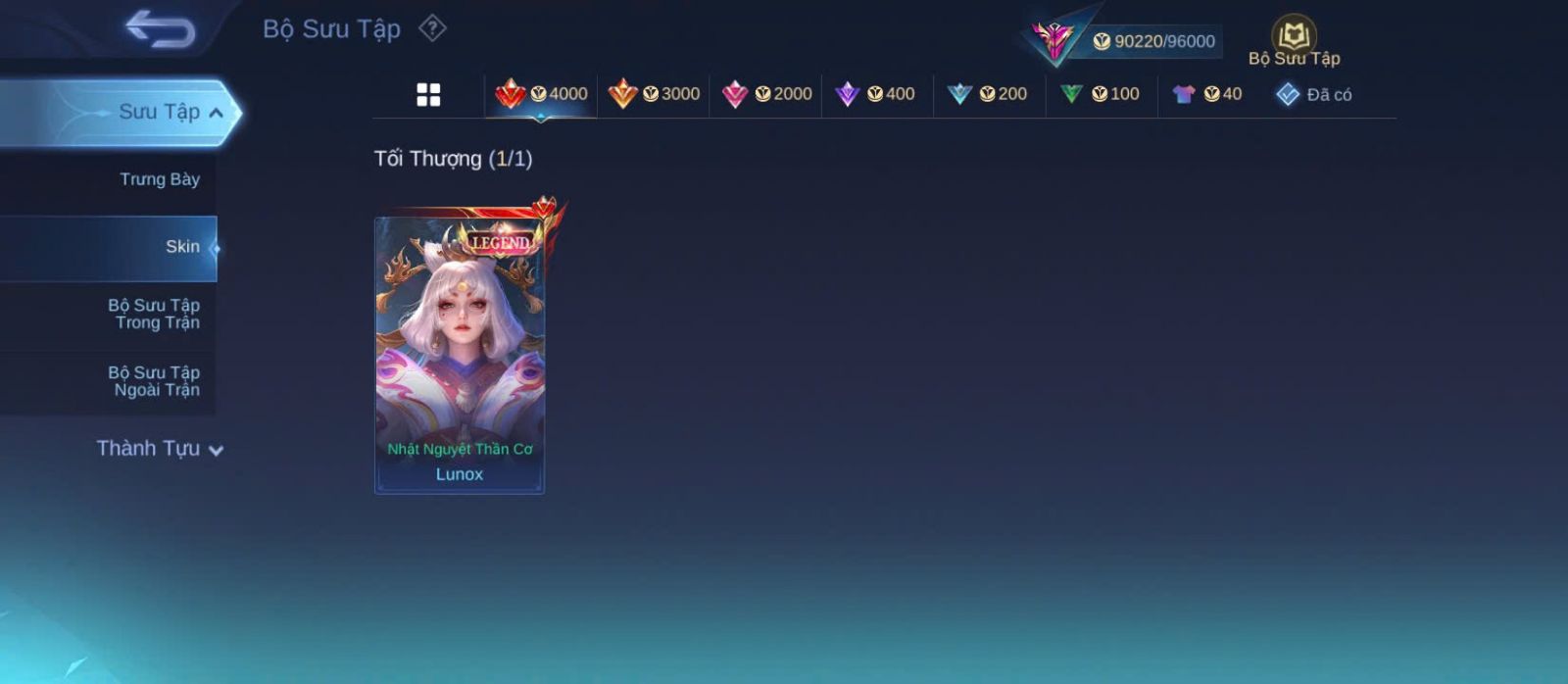Choose the 100 points tier tab

pyautogui.click(x=1101, y=94)
